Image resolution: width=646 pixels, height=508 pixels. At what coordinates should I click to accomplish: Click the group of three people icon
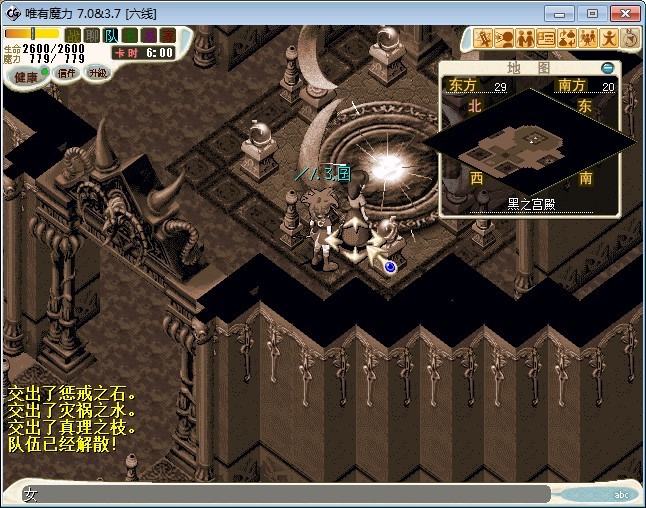pos(588,39)
